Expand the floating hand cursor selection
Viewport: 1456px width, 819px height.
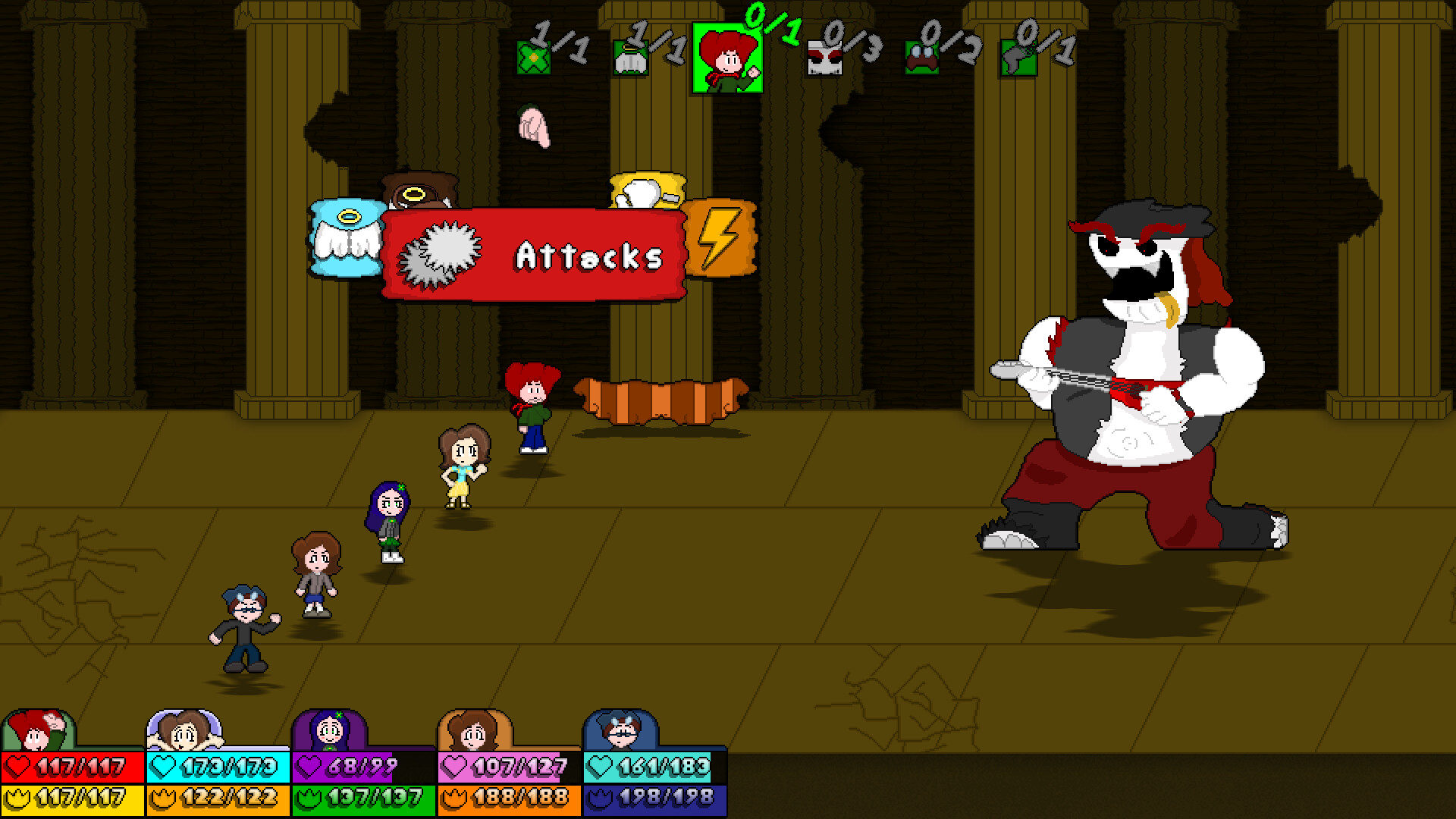(535, 125)
